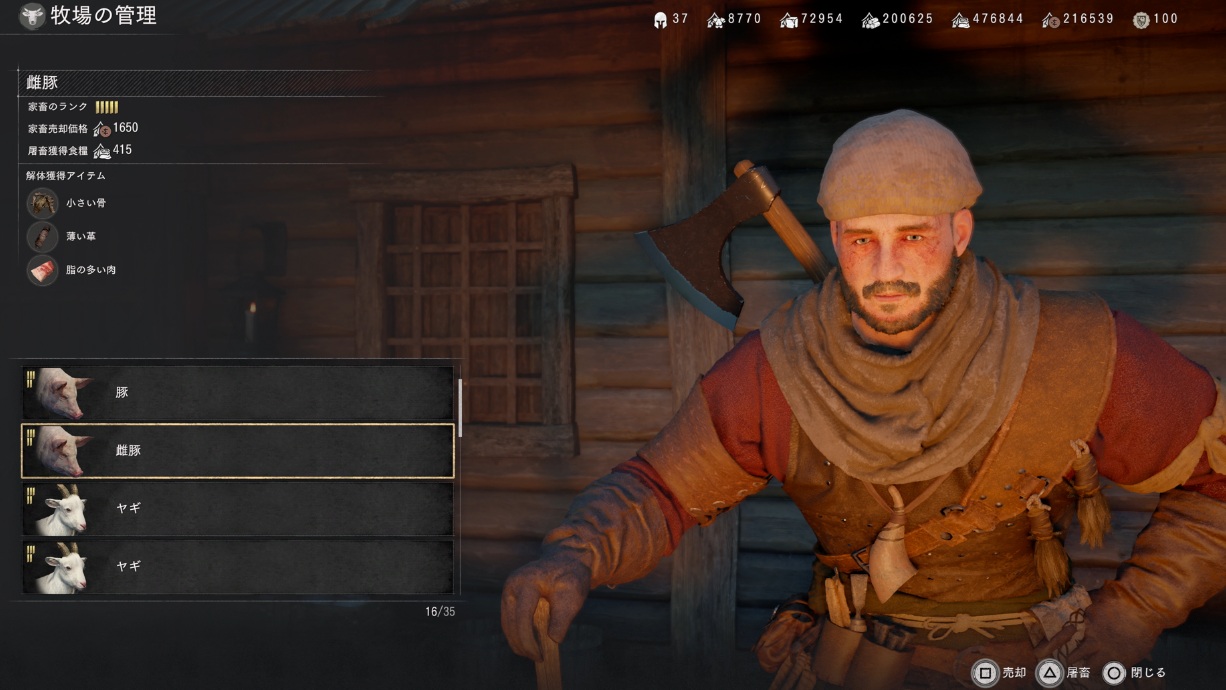
Task: Click the livestock list scrollbar
Action: pos(460,407)
